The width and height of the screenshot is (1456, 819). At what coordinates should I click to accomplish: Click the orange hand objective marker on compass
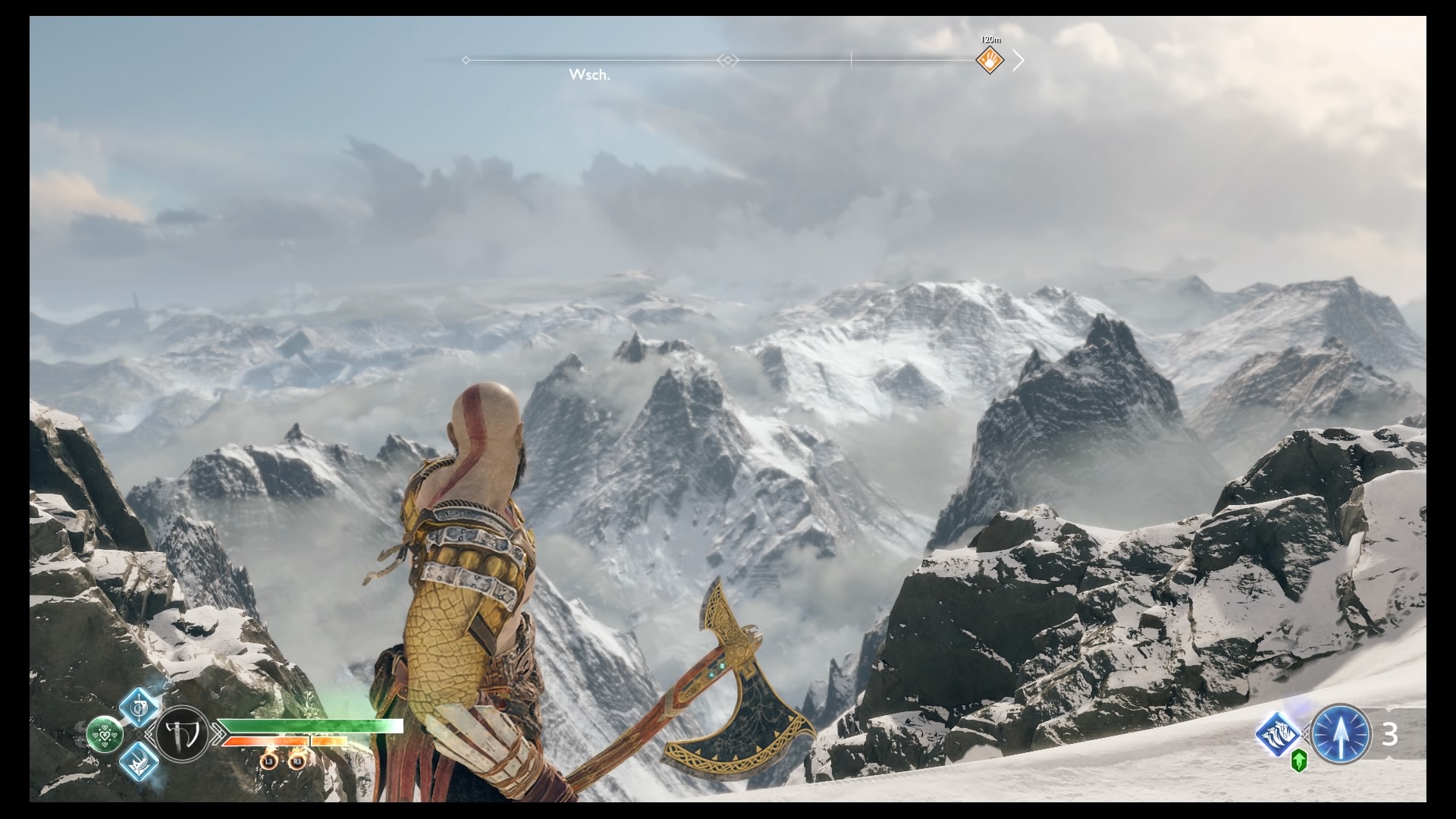point(990,59)
